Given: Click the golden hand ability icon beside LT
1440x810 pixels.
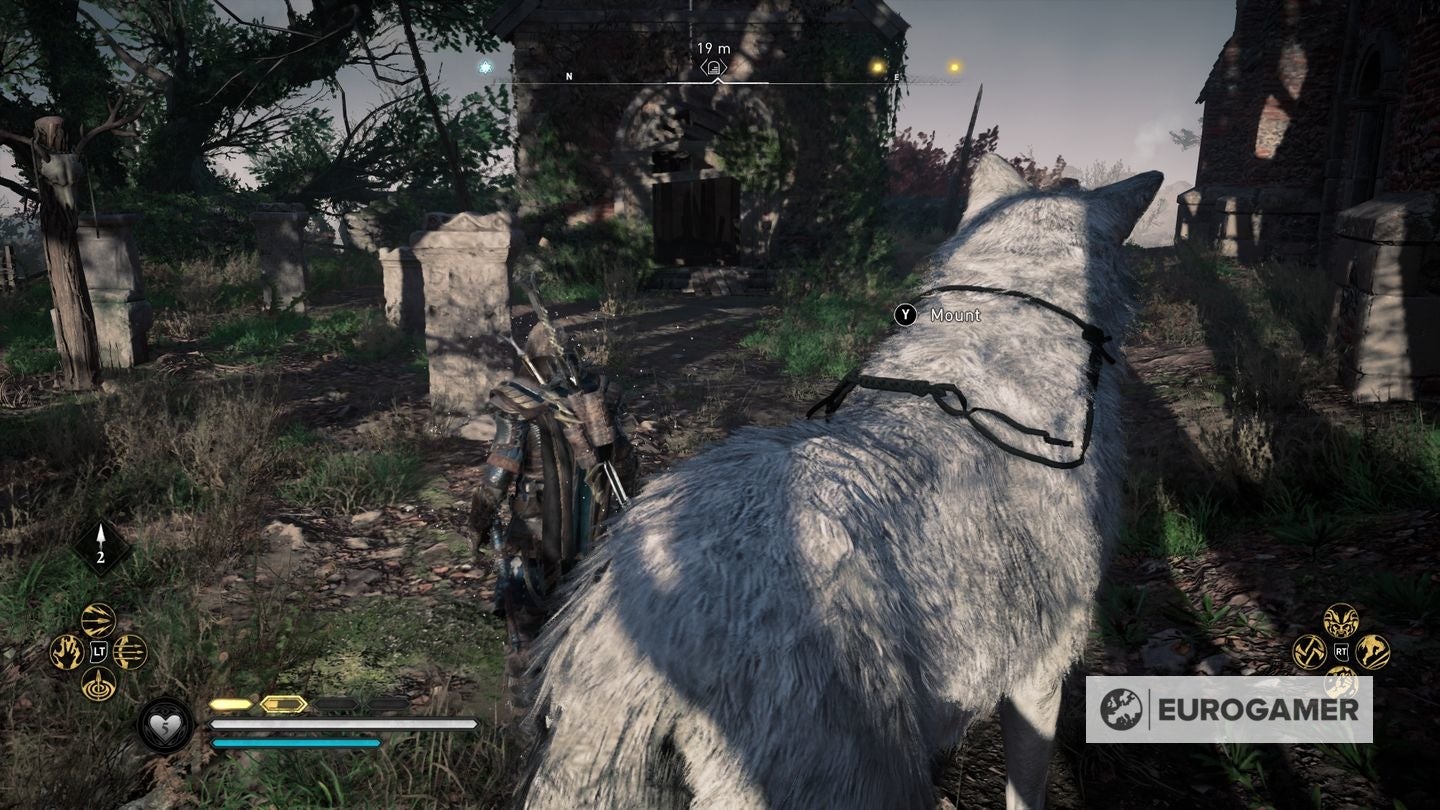Looking at the screenshot, I should [65, 650].
